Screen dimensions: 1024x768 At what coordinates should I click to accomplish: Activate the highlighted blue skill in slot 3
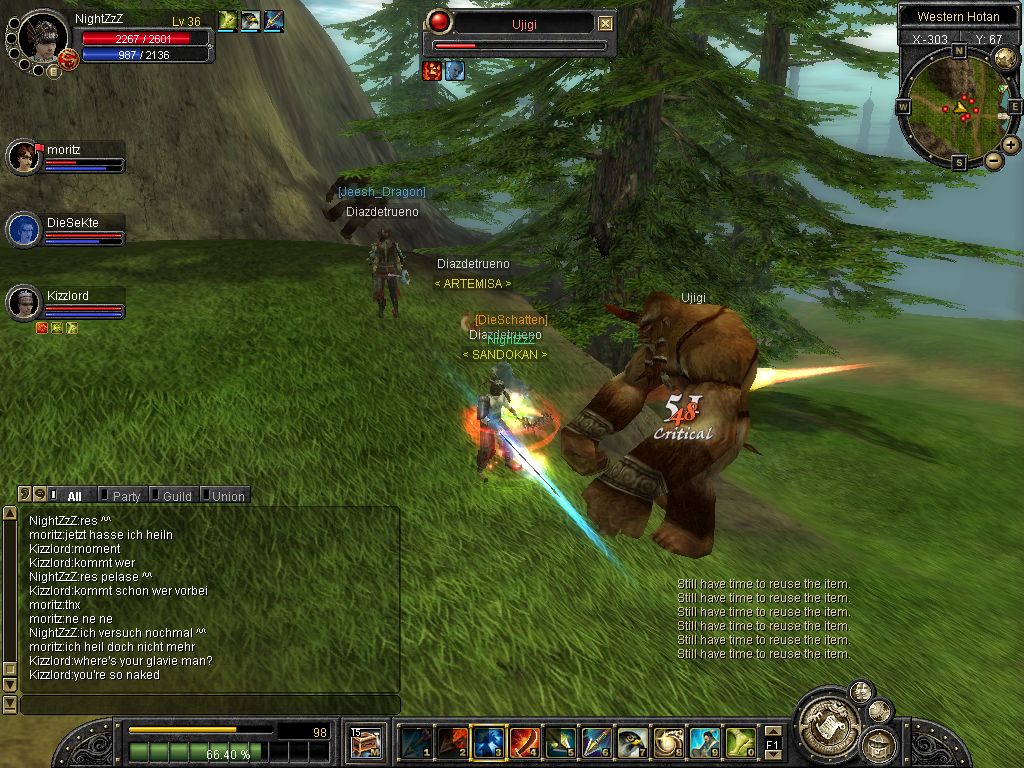(487, 742)
